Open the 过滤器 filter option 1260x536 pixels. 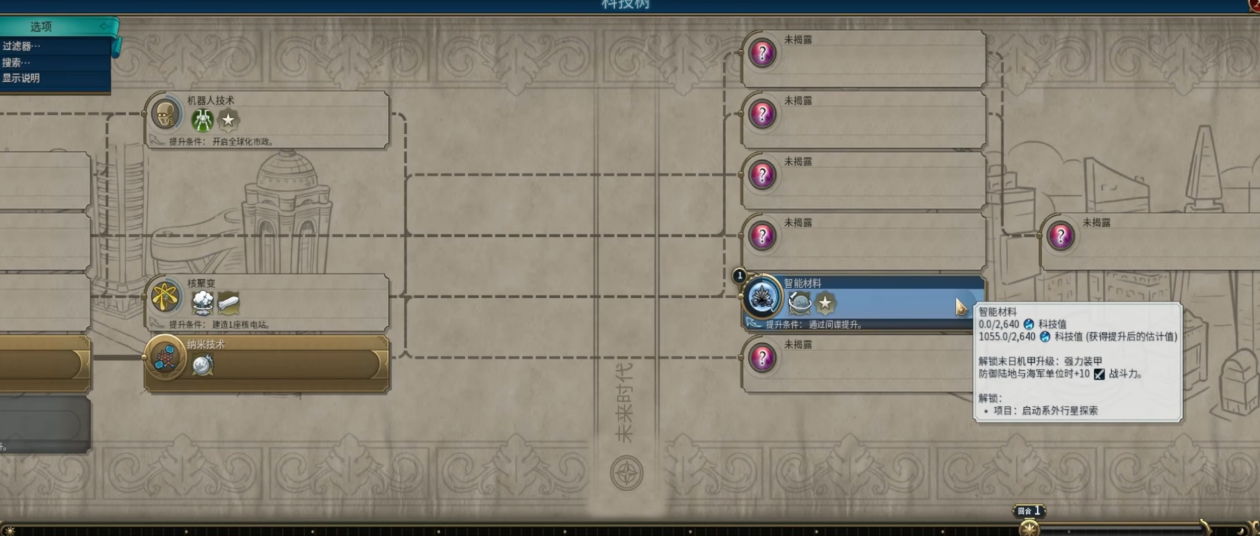22,45
